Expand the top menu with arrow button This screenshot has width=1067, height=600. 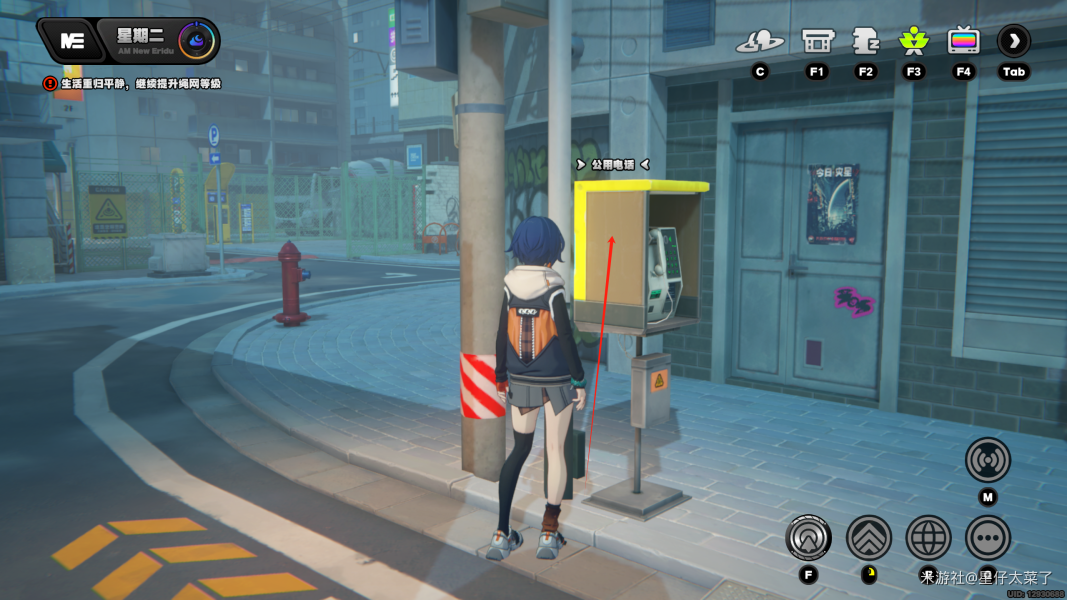pos(1014,41)
